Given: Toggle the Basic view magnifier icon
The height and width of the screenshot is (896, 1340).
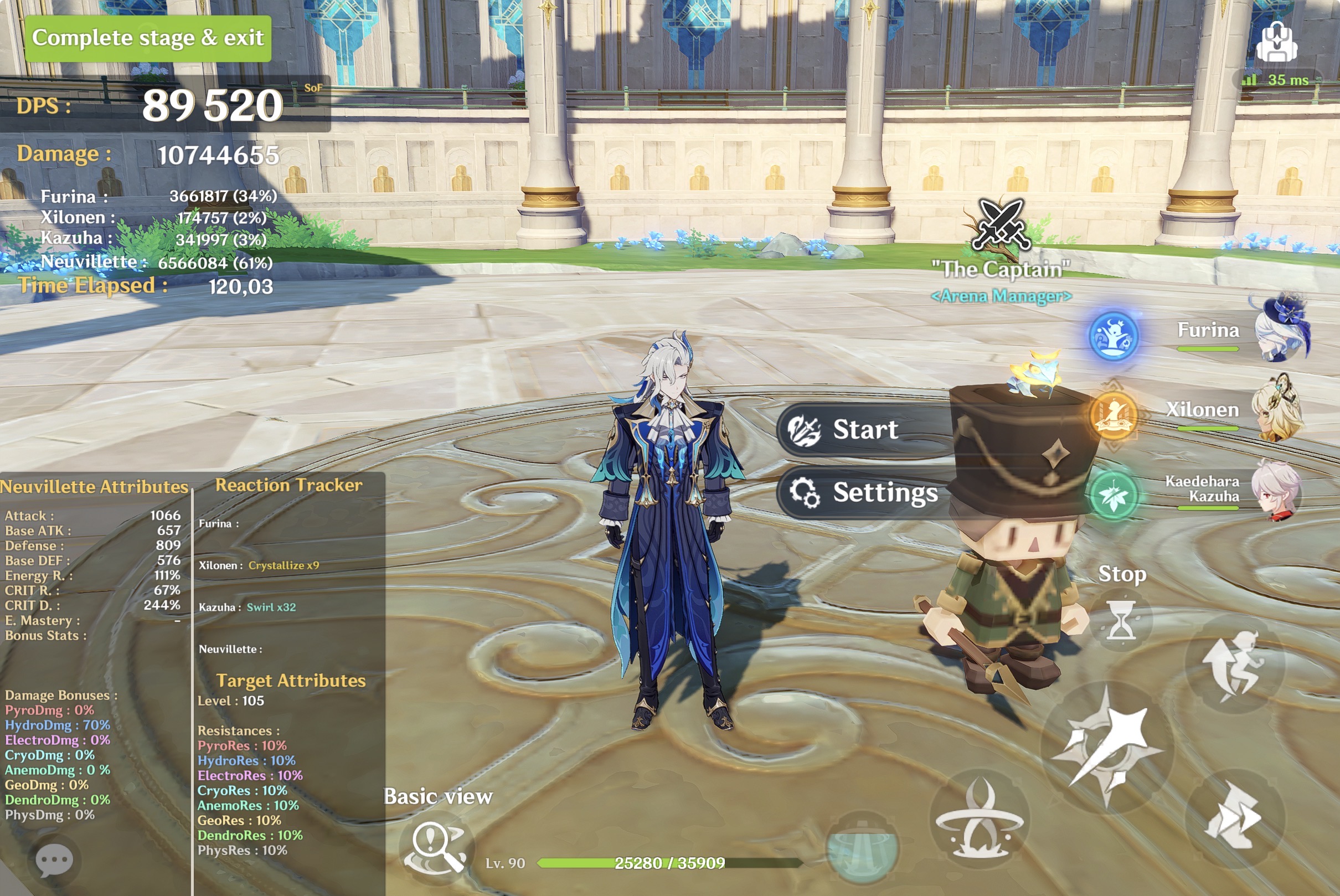Looking at the screenshot, I should click(x=436, y=848).
